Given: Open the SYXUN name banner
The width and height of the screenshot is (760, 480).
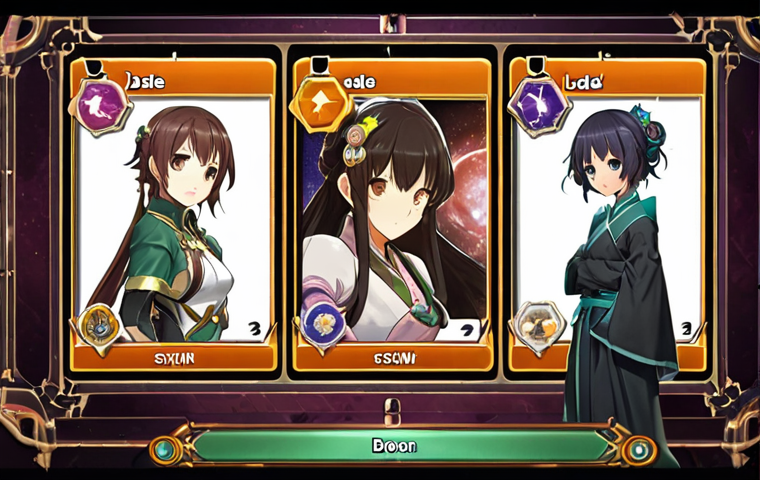Looking at the screenshot, I should [173, 357].
